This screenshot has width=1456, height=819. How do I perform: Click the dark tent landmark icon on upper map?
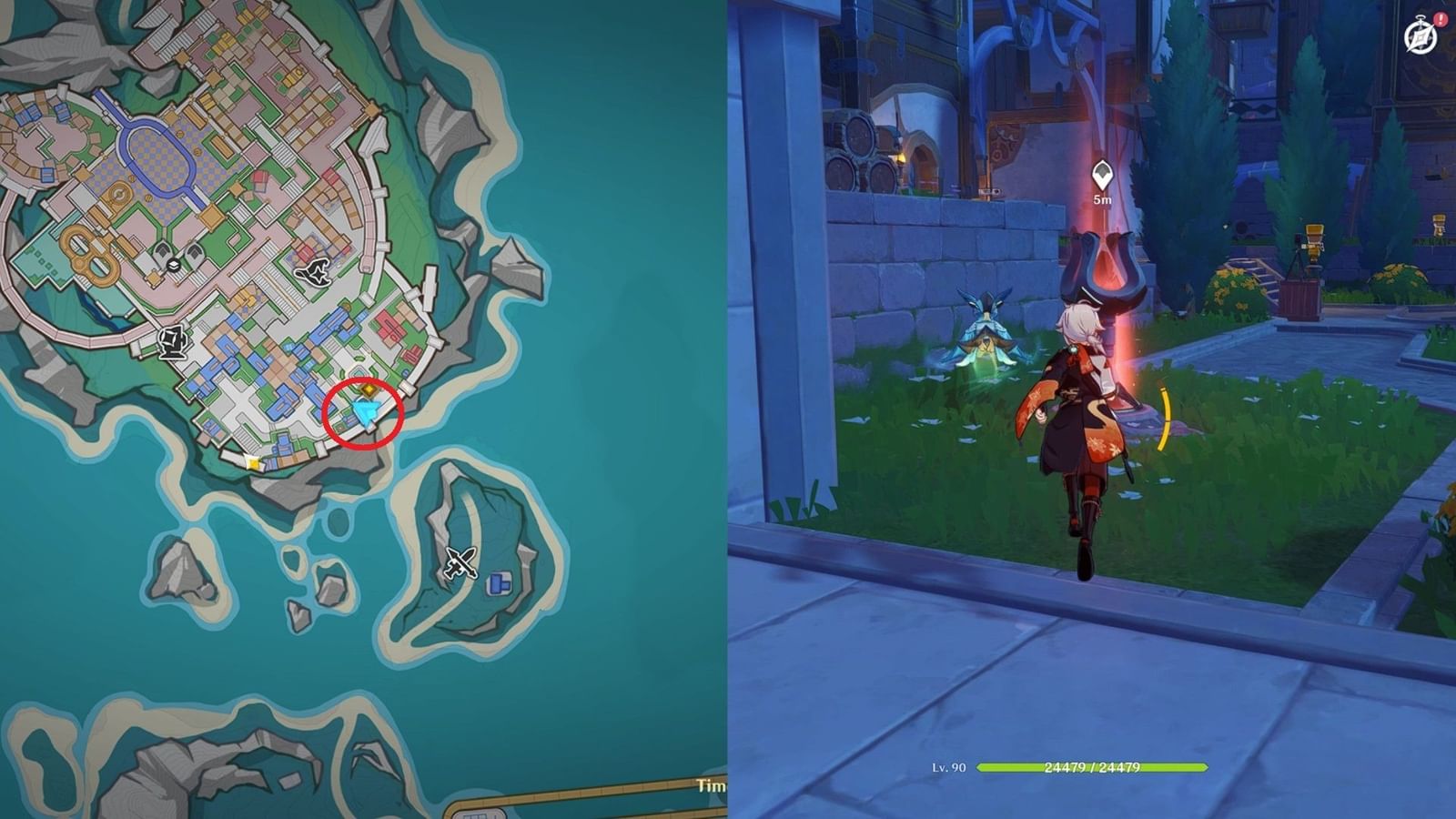click(160, 252)
